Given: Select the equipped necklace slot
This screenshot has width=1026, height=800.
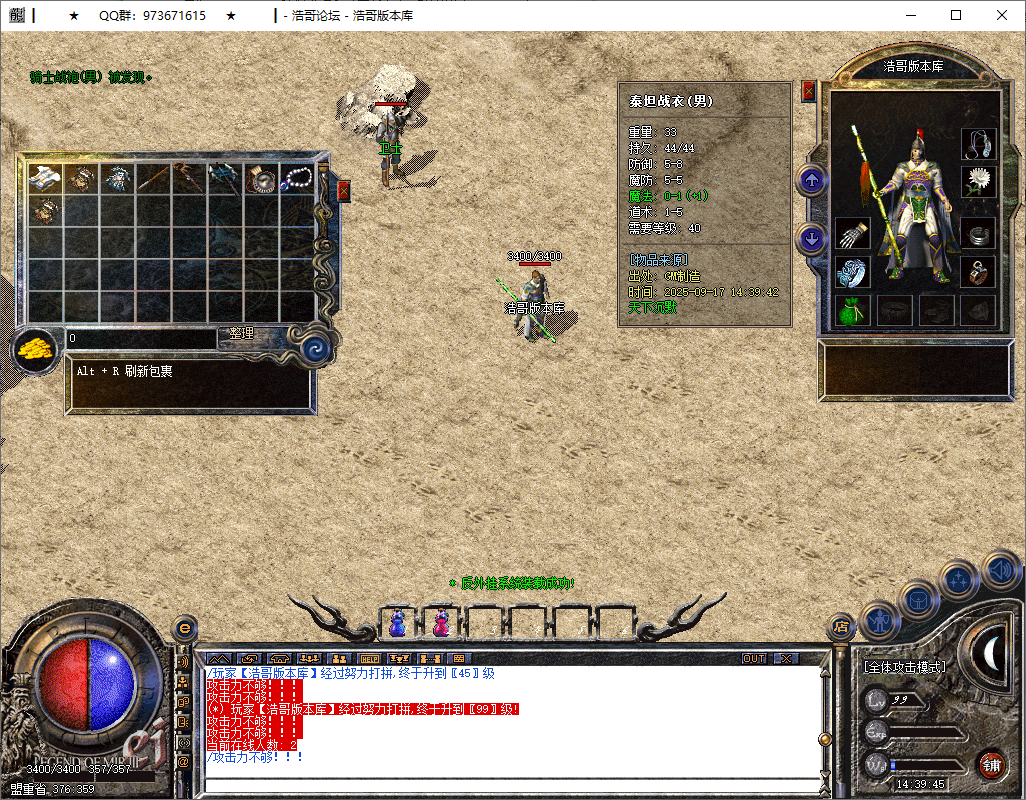Looking at the screenshot, I should [979, 144].
